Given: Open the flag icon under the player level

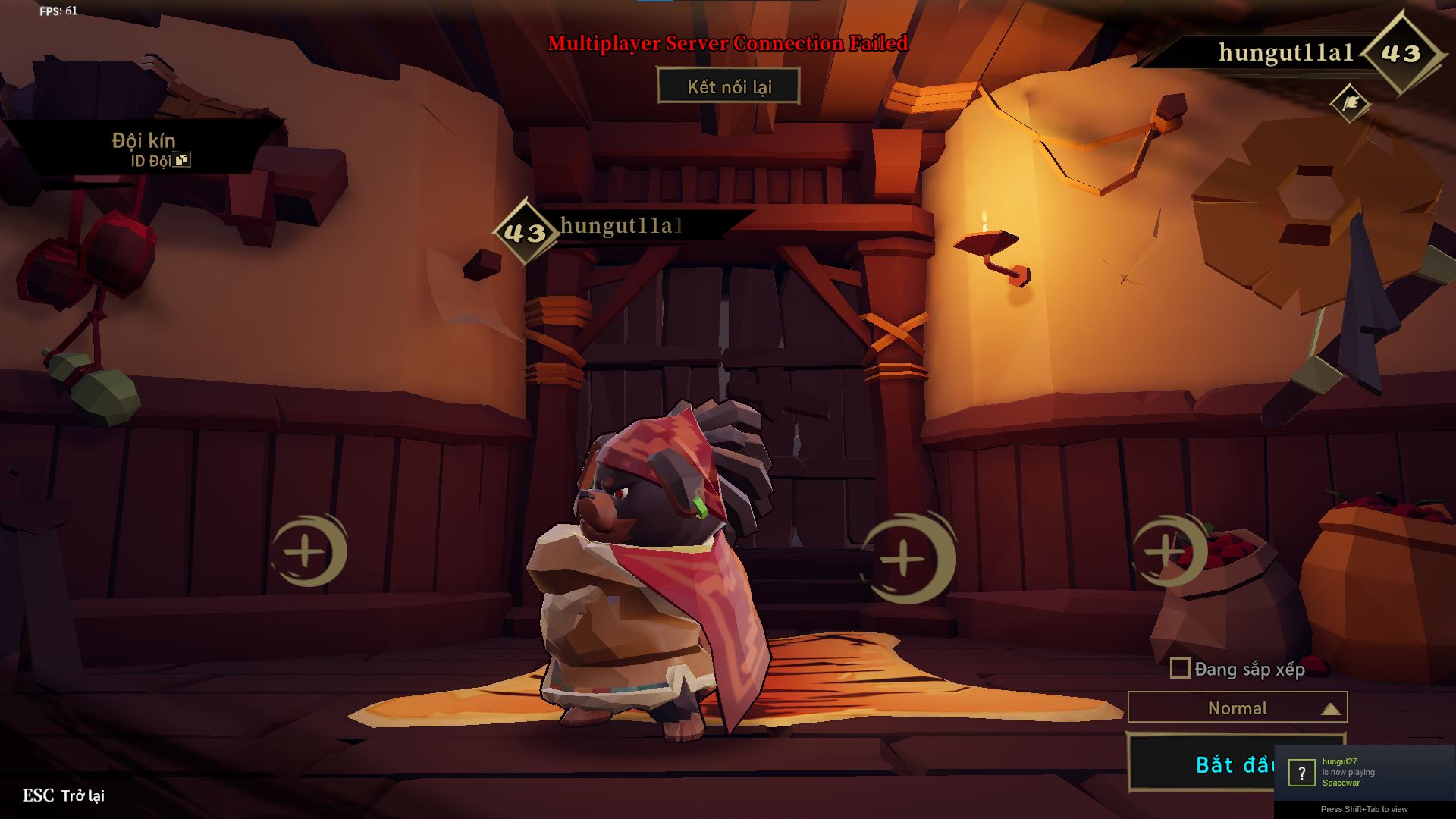Looking at the screenshot, I should tap(1350, 104).
